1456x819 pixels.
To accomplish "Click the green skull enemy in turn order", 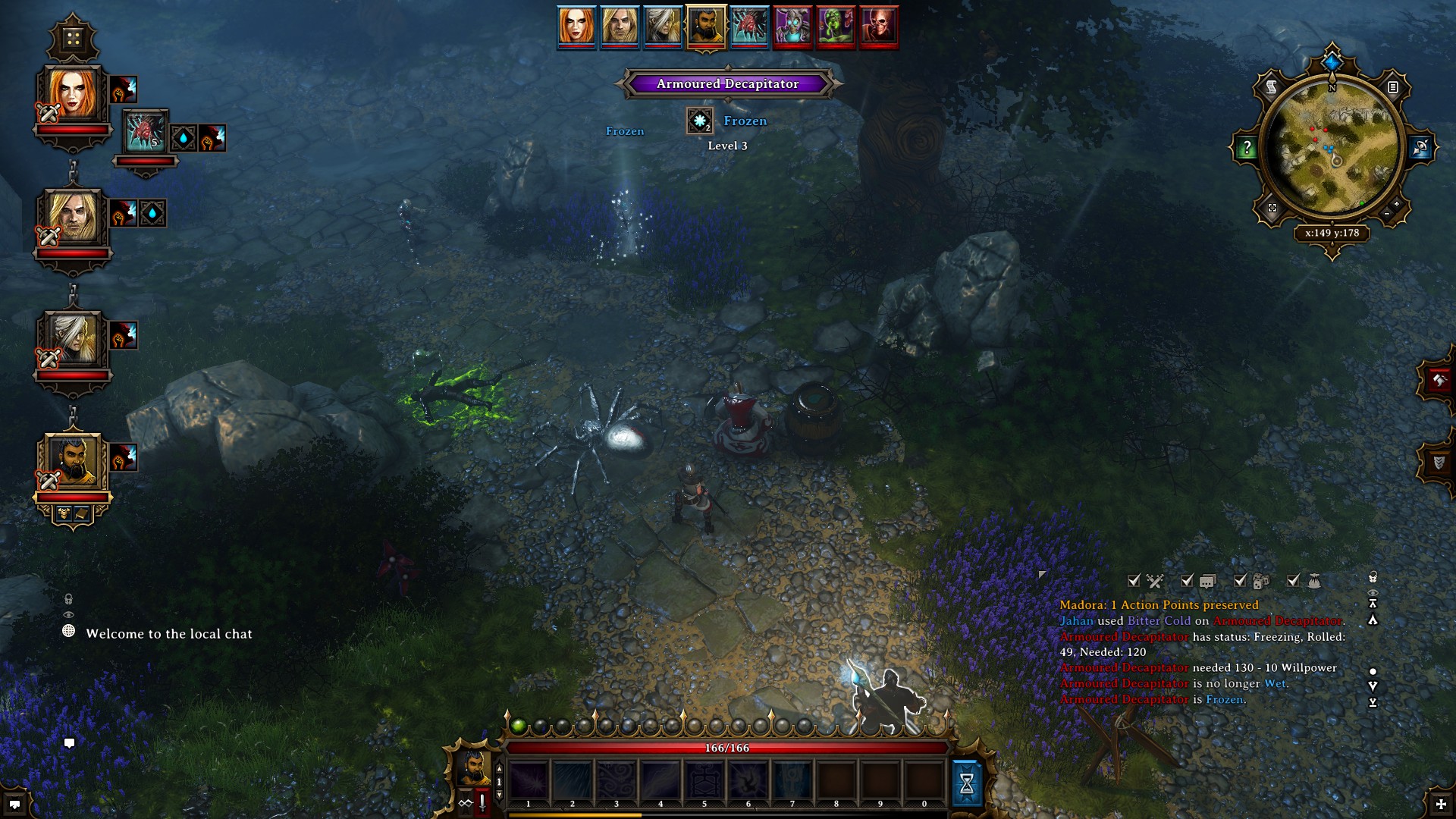I will pyautogui.click(x=836, y=26).
